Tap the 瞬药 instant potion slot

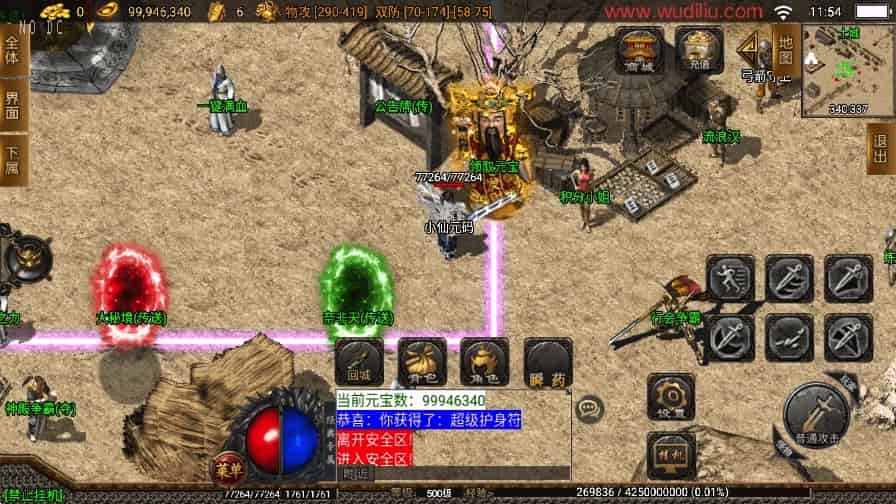[548, 361]
